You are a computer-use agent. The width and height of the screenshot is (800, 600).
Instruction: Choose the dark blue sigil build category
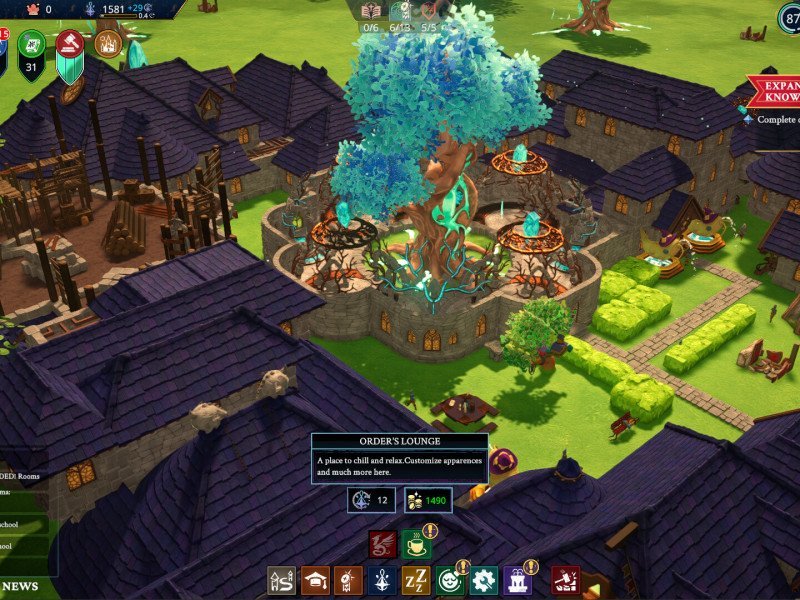pyautogui.click(x=382, y=580)
